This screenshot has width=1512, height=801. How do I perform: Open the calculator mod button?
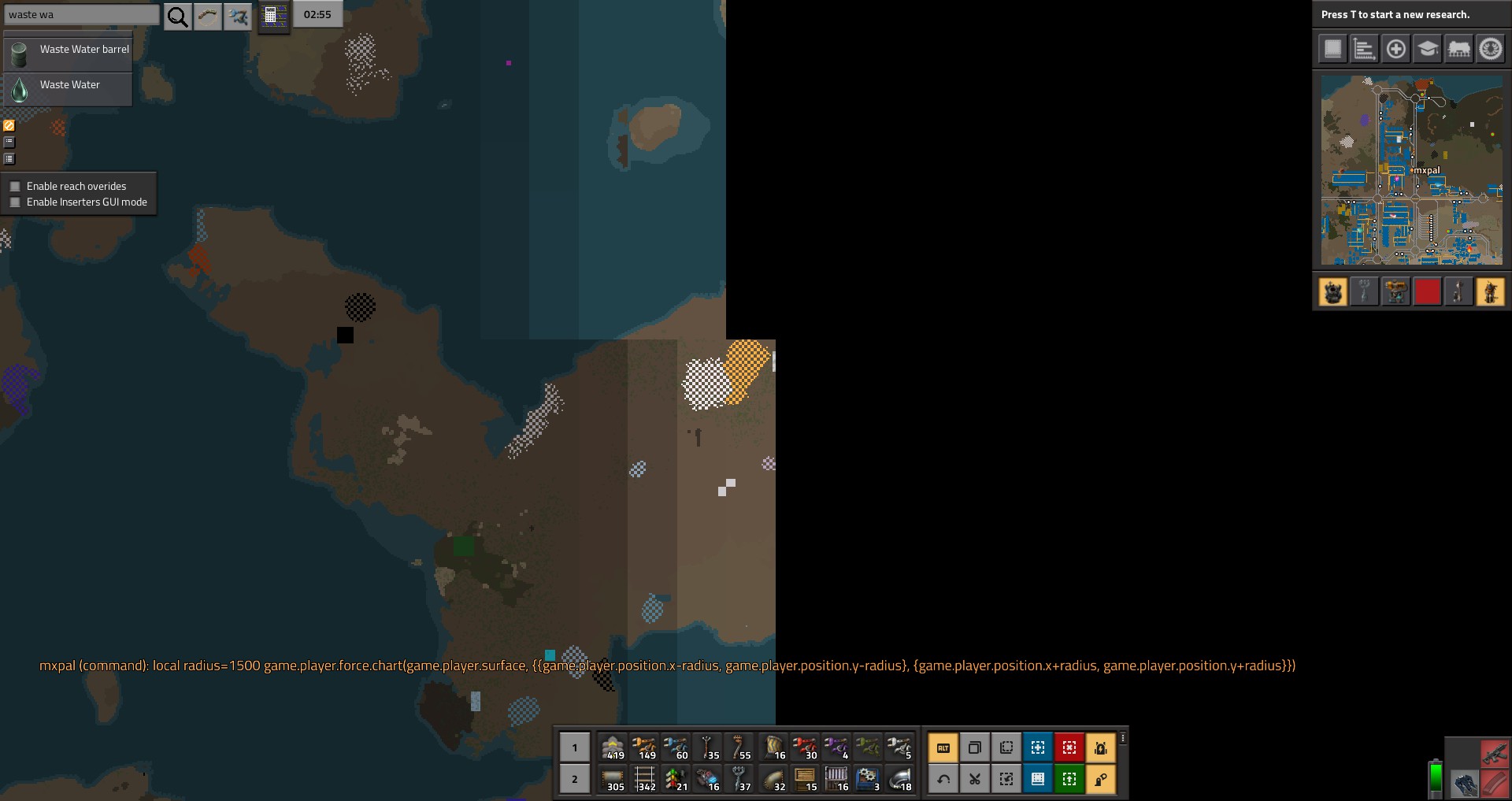pos(275,16)
